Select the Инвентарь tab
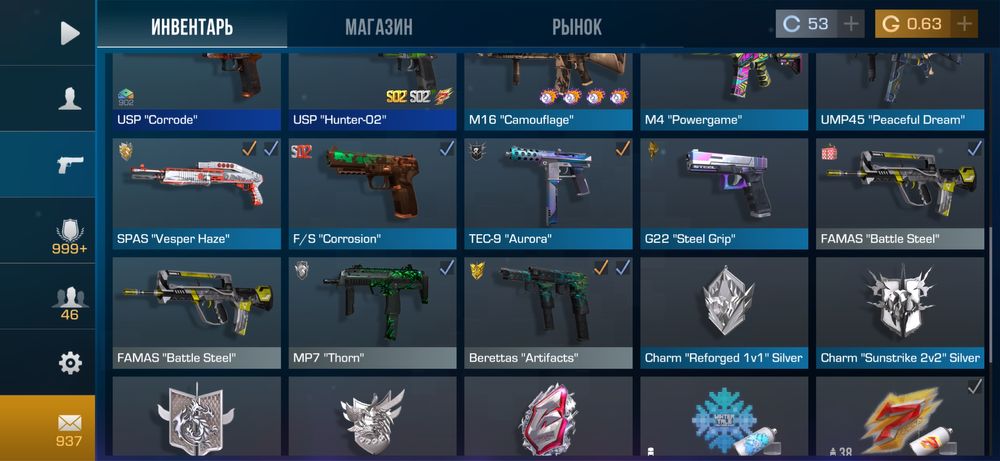Viewport: 1000px width, 461px height. pyautogui.click(x=192, y=27)
